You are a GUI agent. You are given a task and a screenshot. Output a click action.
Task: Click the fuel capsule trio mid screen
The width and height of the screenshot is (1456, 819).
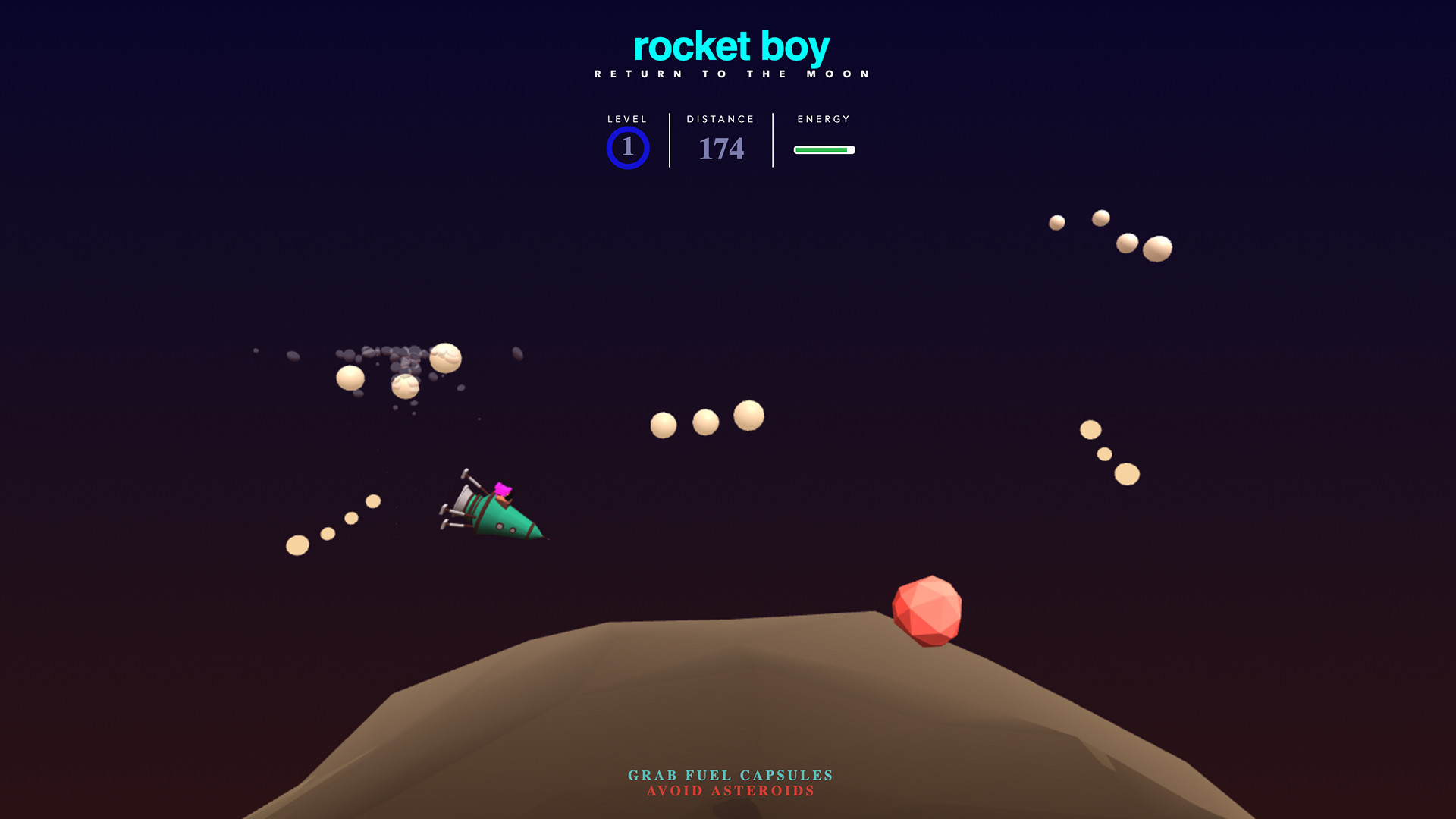point(707,422)
